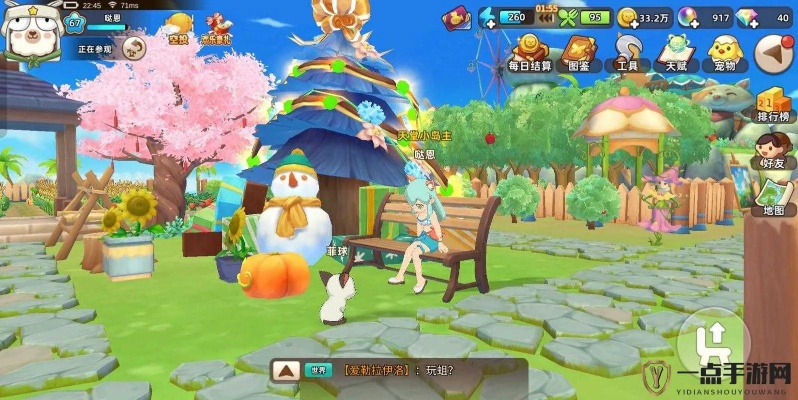Open 每日结算 daily settlement

529,54
